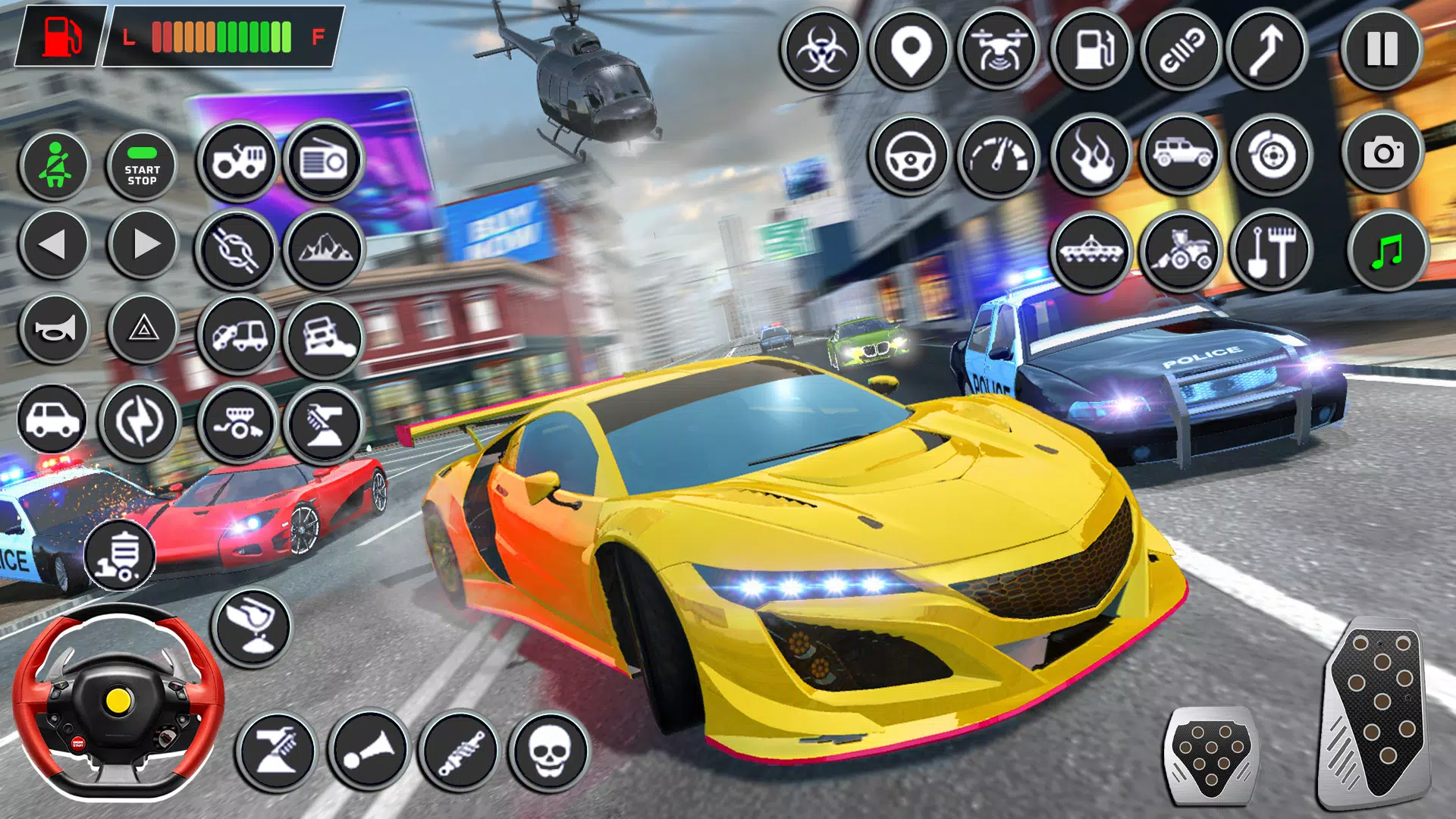The width and height of the screenshot is (1456, 819).
Task: Open the speedometer icon
Action: click(999, 155)
